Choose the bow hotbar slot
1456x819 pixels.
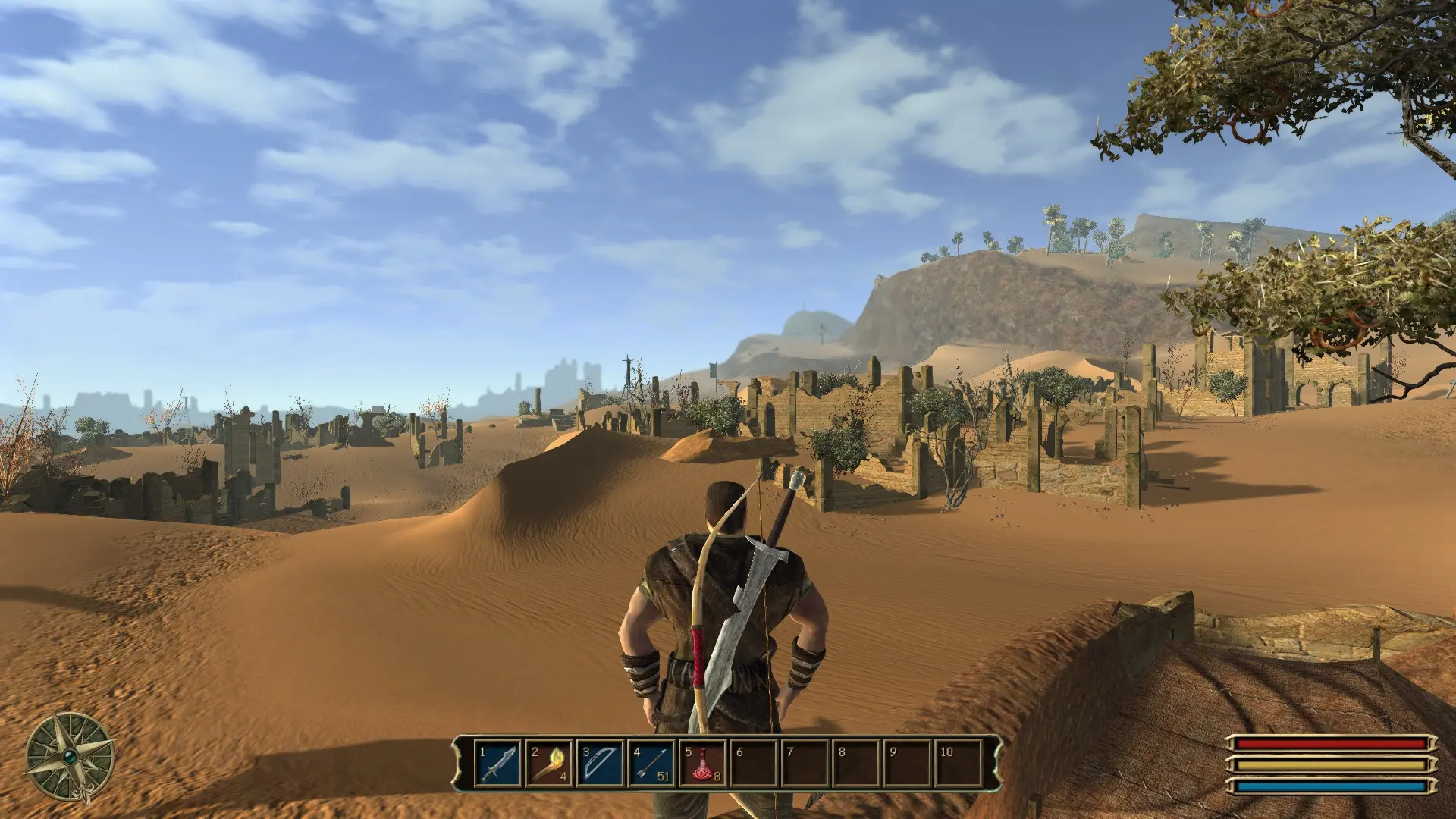click(601, 764)
